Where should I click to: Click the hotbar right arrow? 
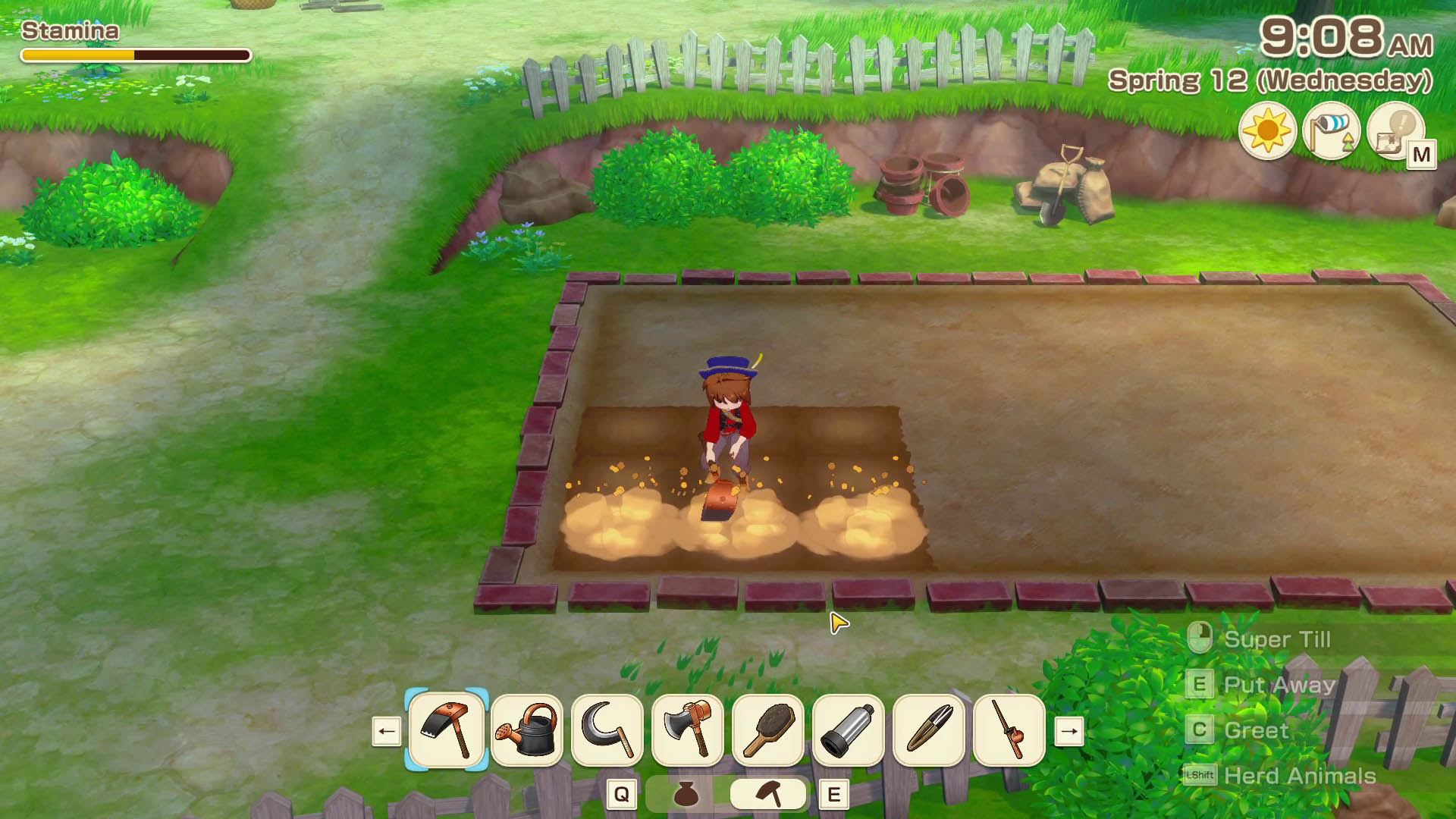(x=1069, y=732)
